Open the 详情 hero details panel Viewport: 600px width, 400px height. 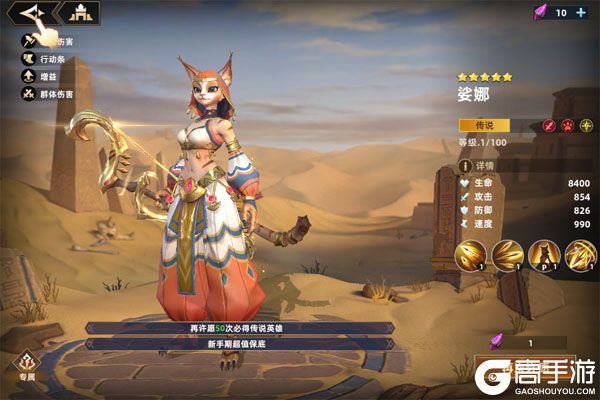click(x=481, y=165)
